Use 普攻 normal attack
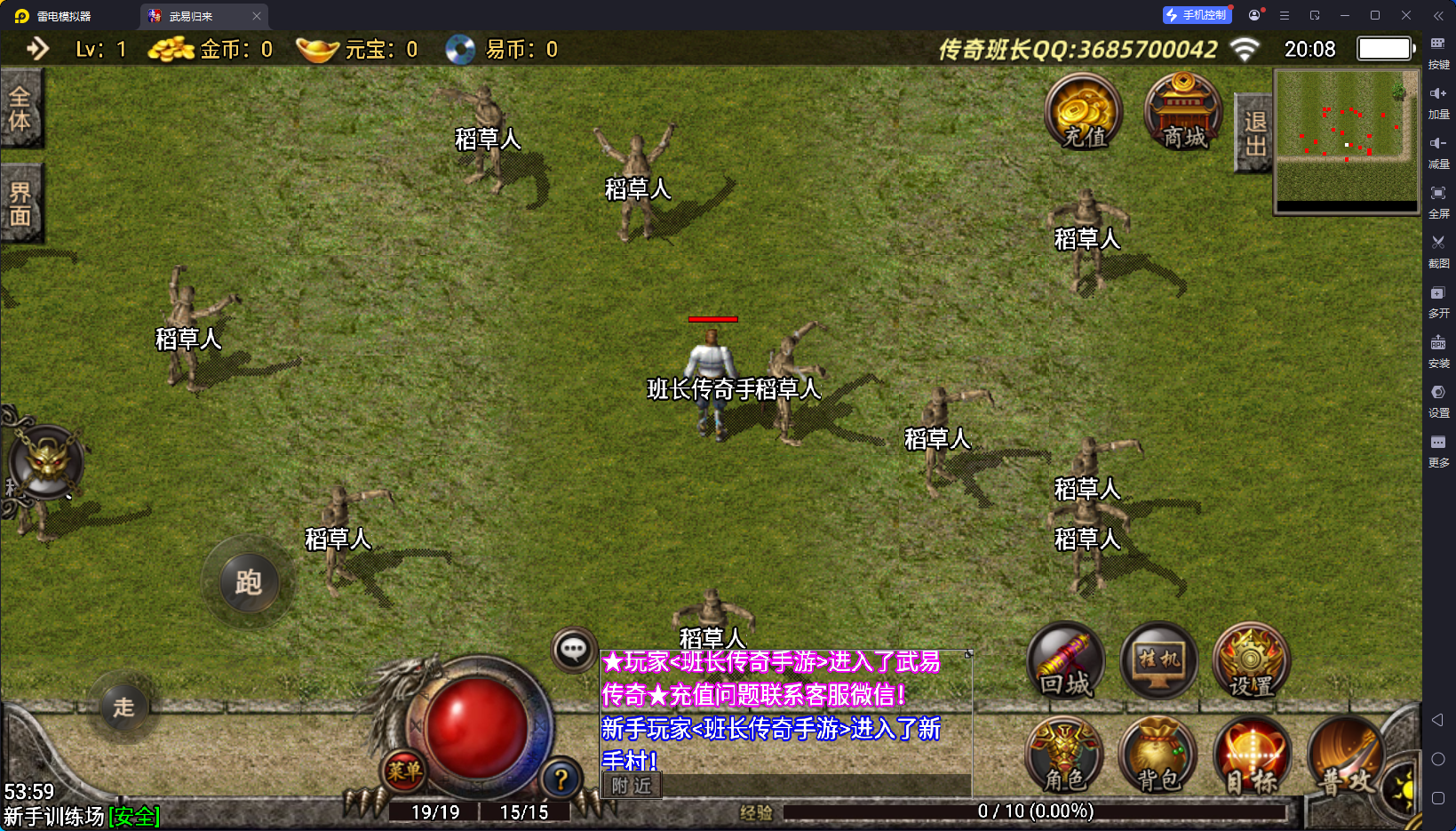 [x=1345, y=756]
